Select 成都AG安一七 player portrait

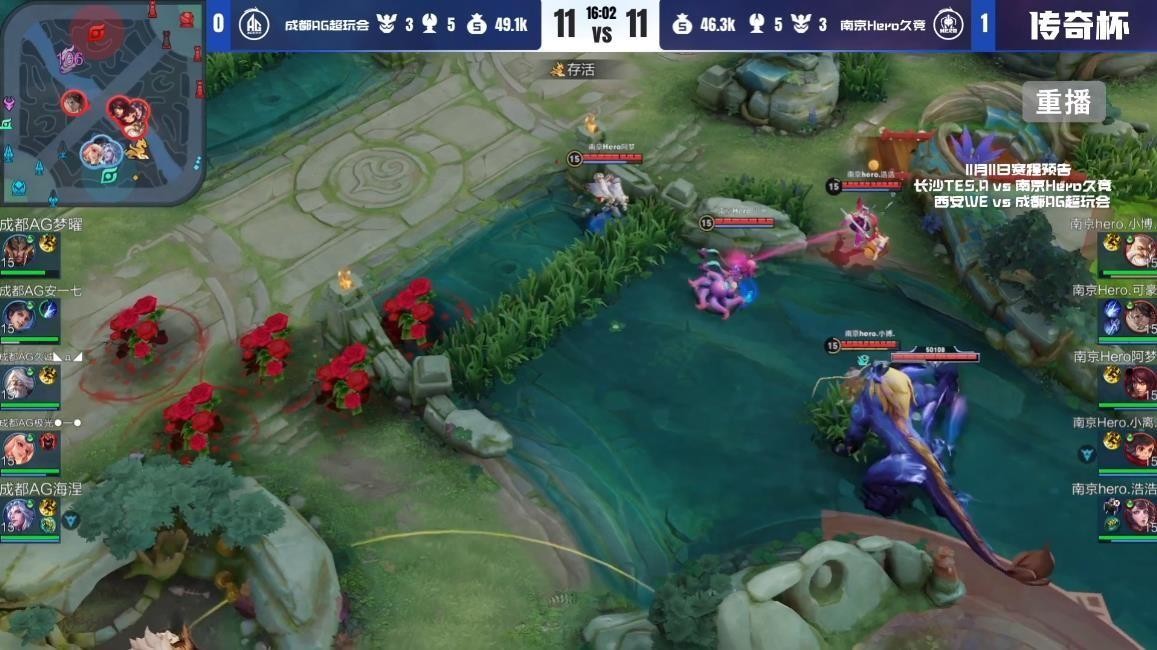point(18,316)
